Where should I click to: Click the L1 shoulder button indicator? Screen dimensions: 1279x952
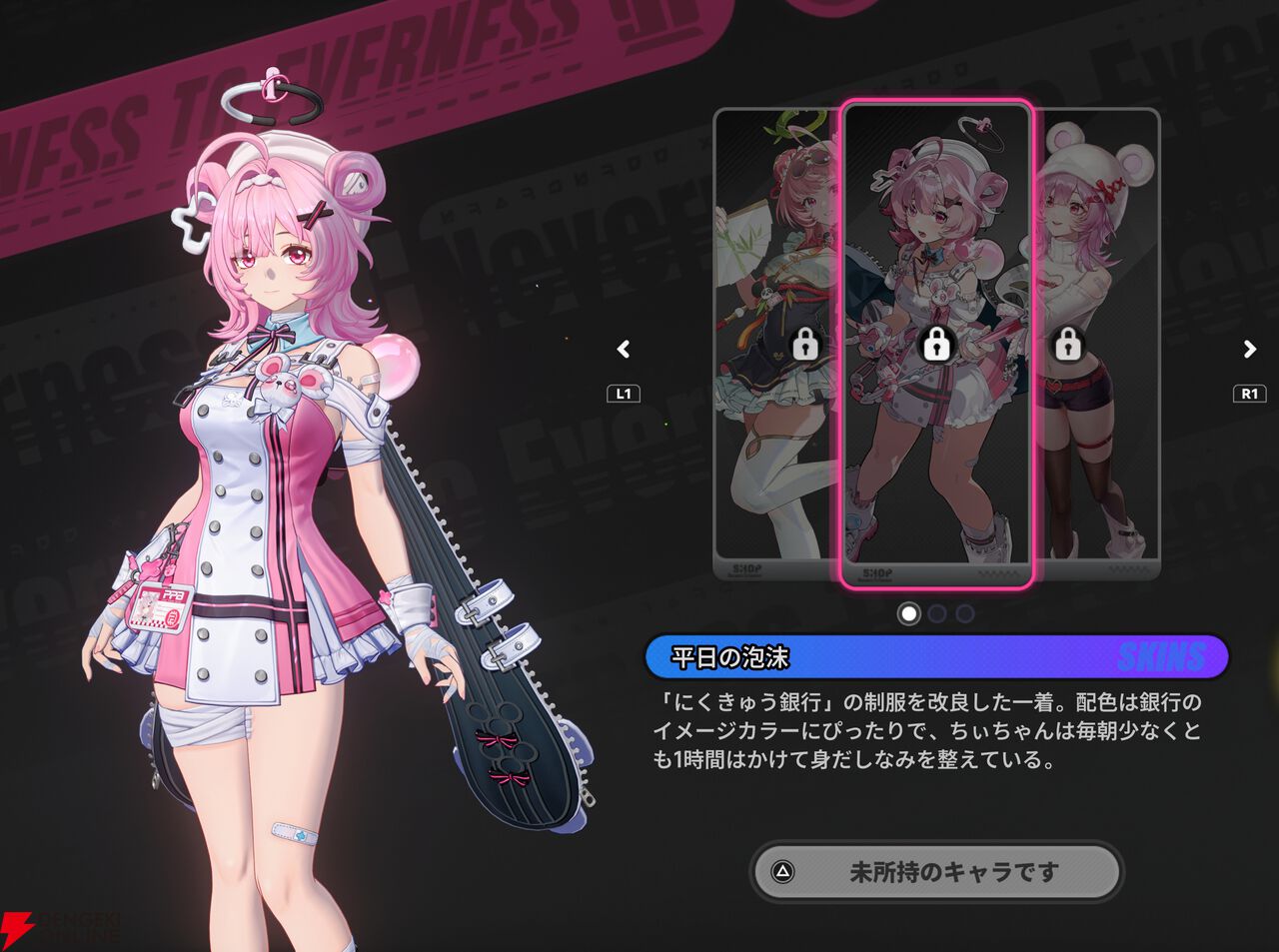coord(623,394)
